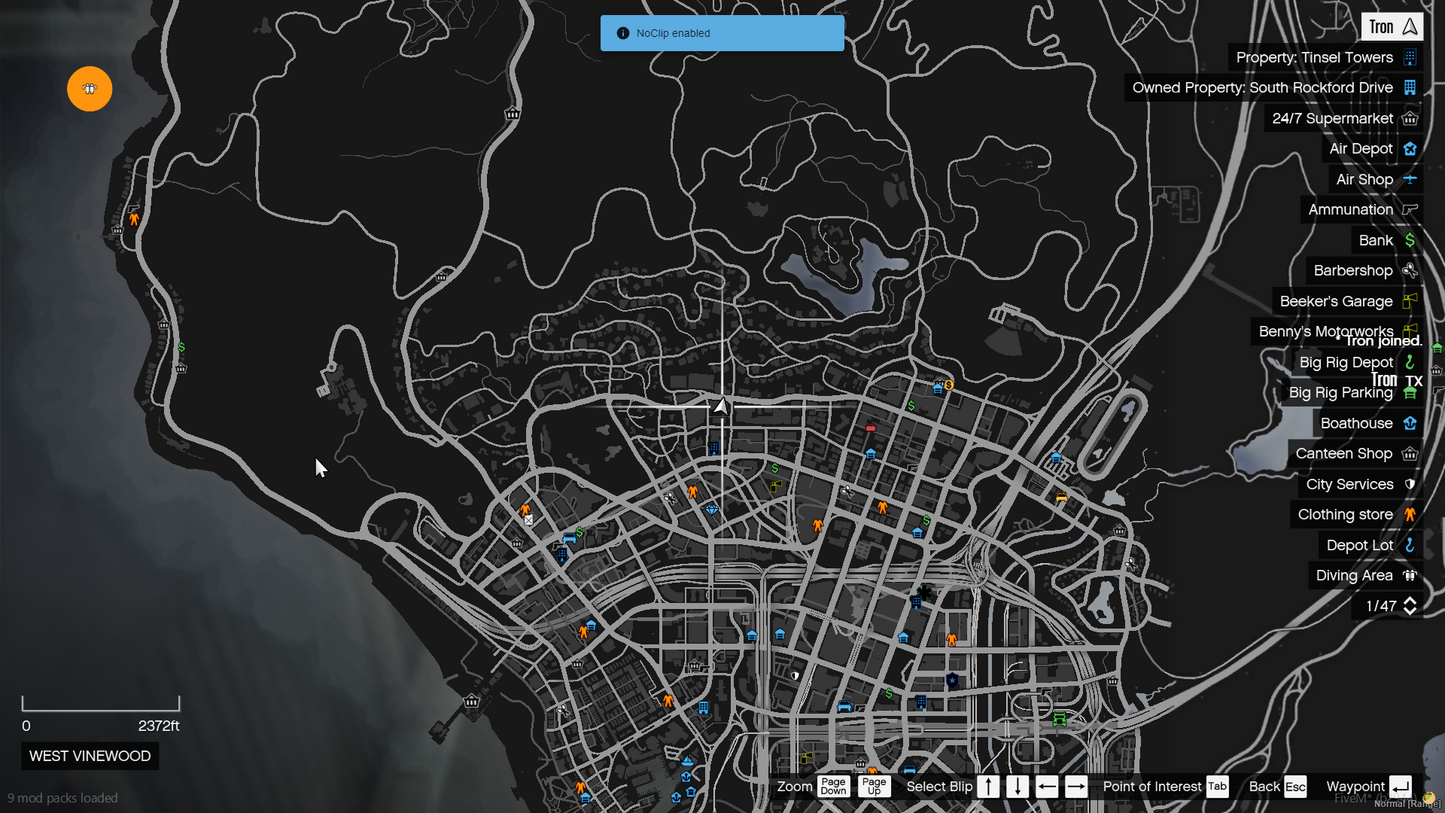Choose Owned Property: South Rockford Drive entry
Screen dimensions: 1445x813
click(x=1262, y=88)
